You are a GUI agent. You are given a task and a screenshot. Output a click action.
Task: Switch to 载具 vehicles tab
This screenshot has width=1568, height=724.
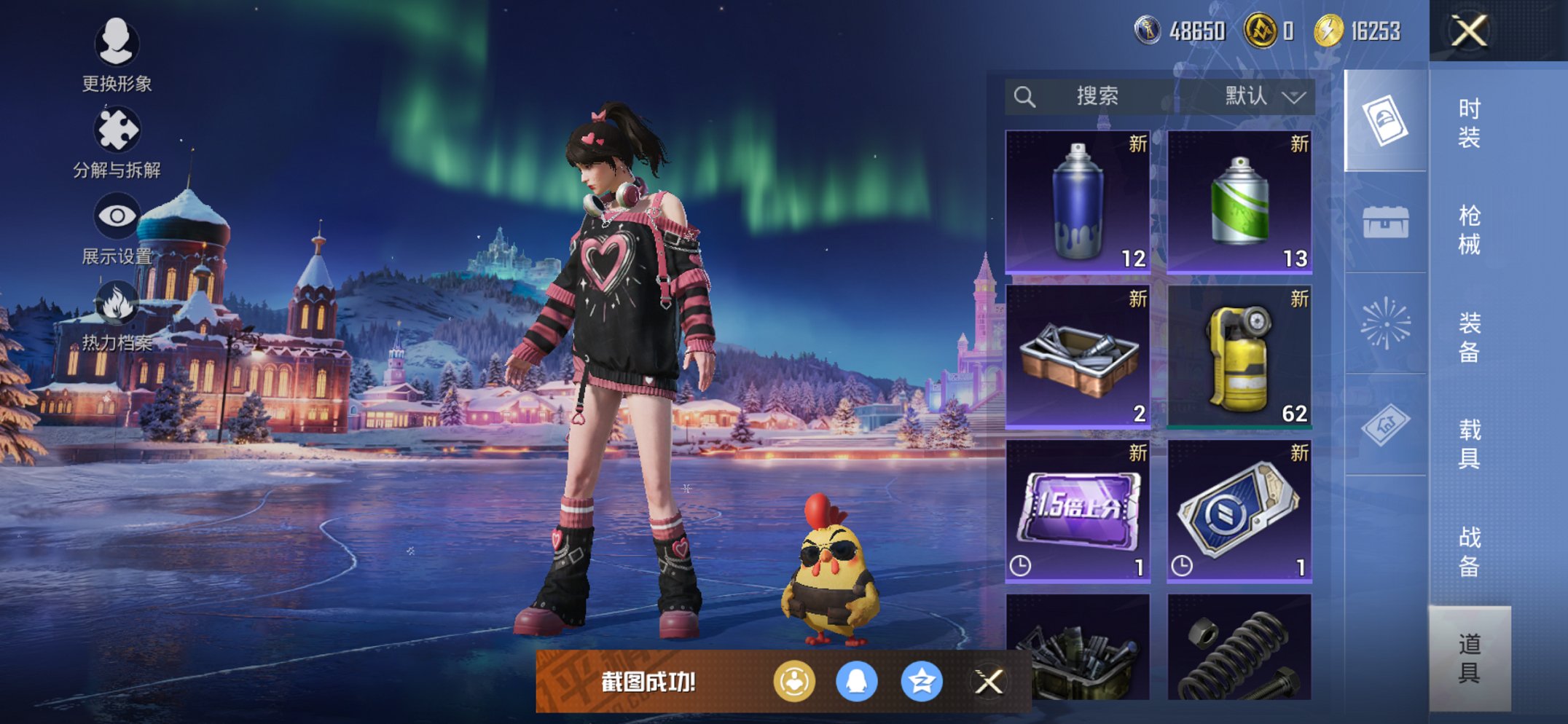point(1469,444)
